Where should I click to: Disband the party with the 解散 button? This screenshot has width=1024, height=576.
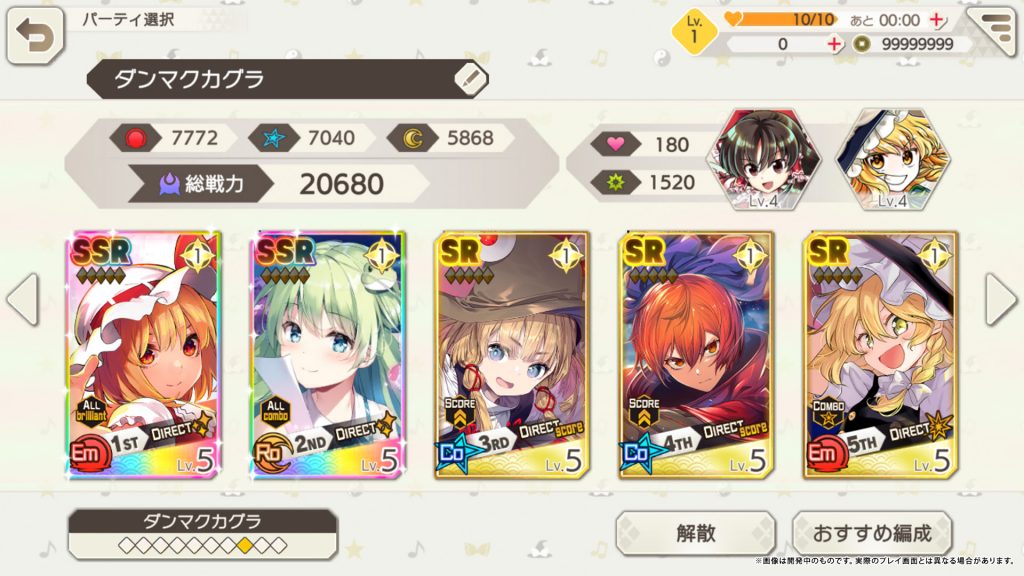(695, 533)
